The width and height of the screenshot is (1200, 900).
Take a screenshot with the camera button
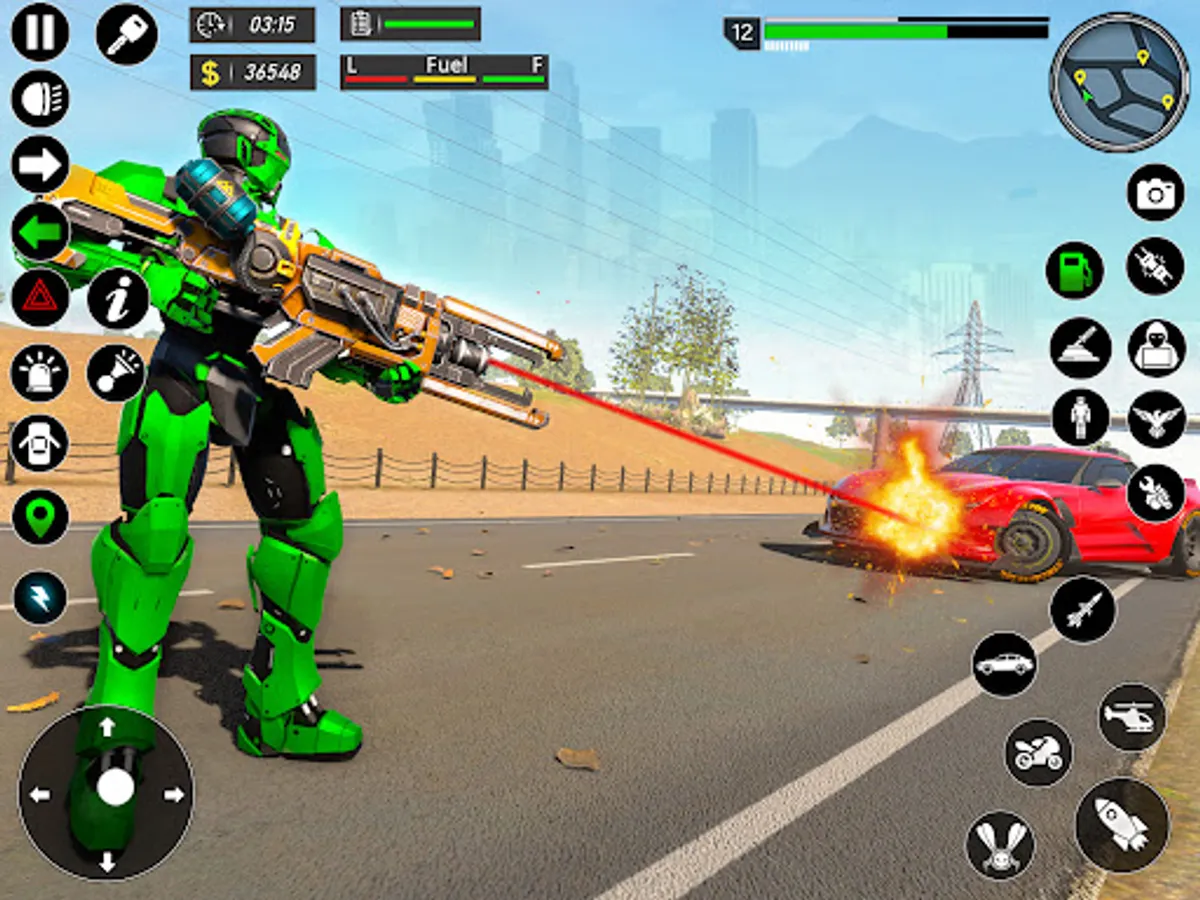click(1155, 192)
